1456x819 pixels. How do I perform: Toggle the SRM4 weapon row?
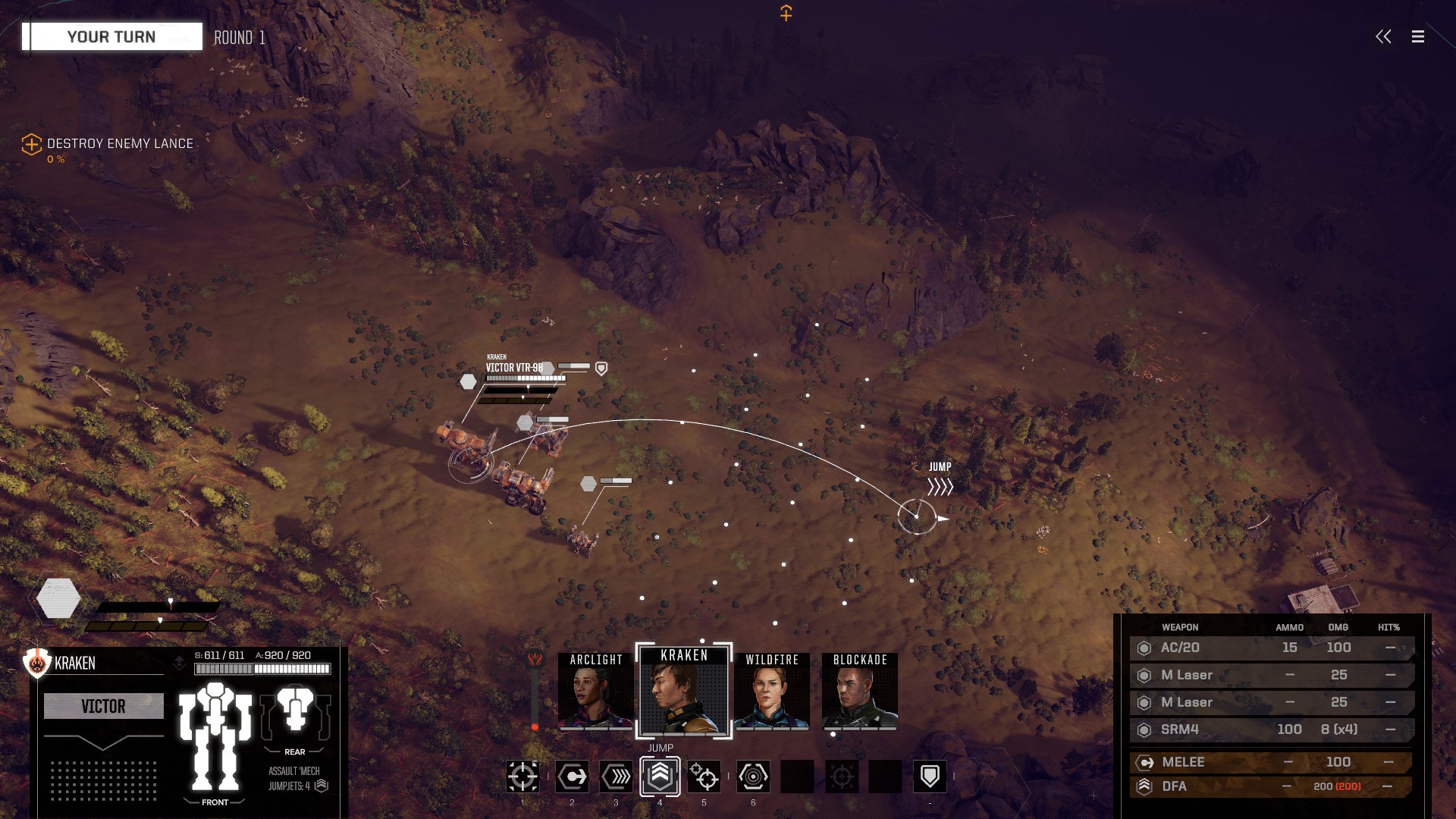coord(1272,730)
